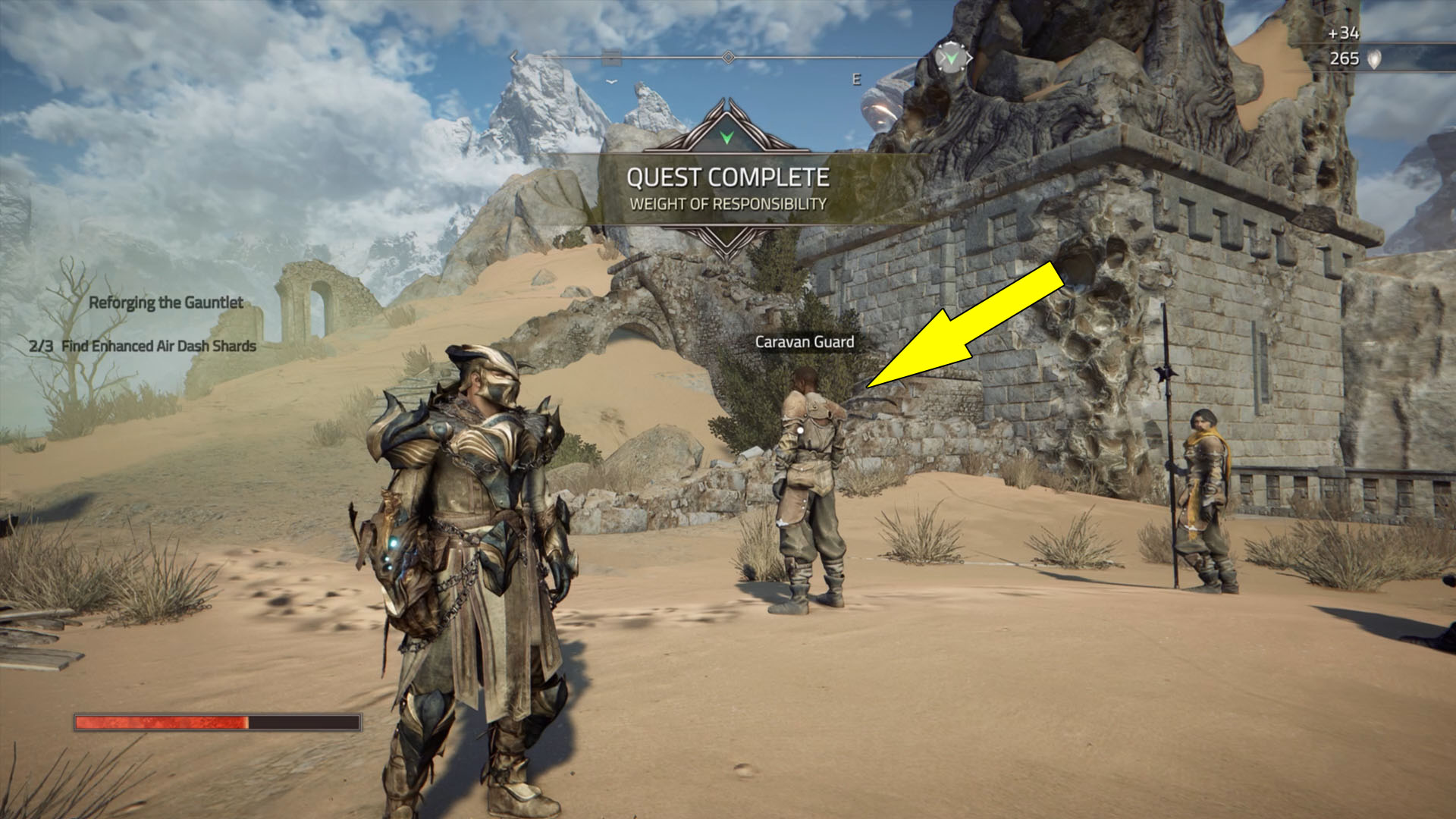Select the Caravan Guard nameplate
The width and height of the screenshot is (1456, 819).
804,342
